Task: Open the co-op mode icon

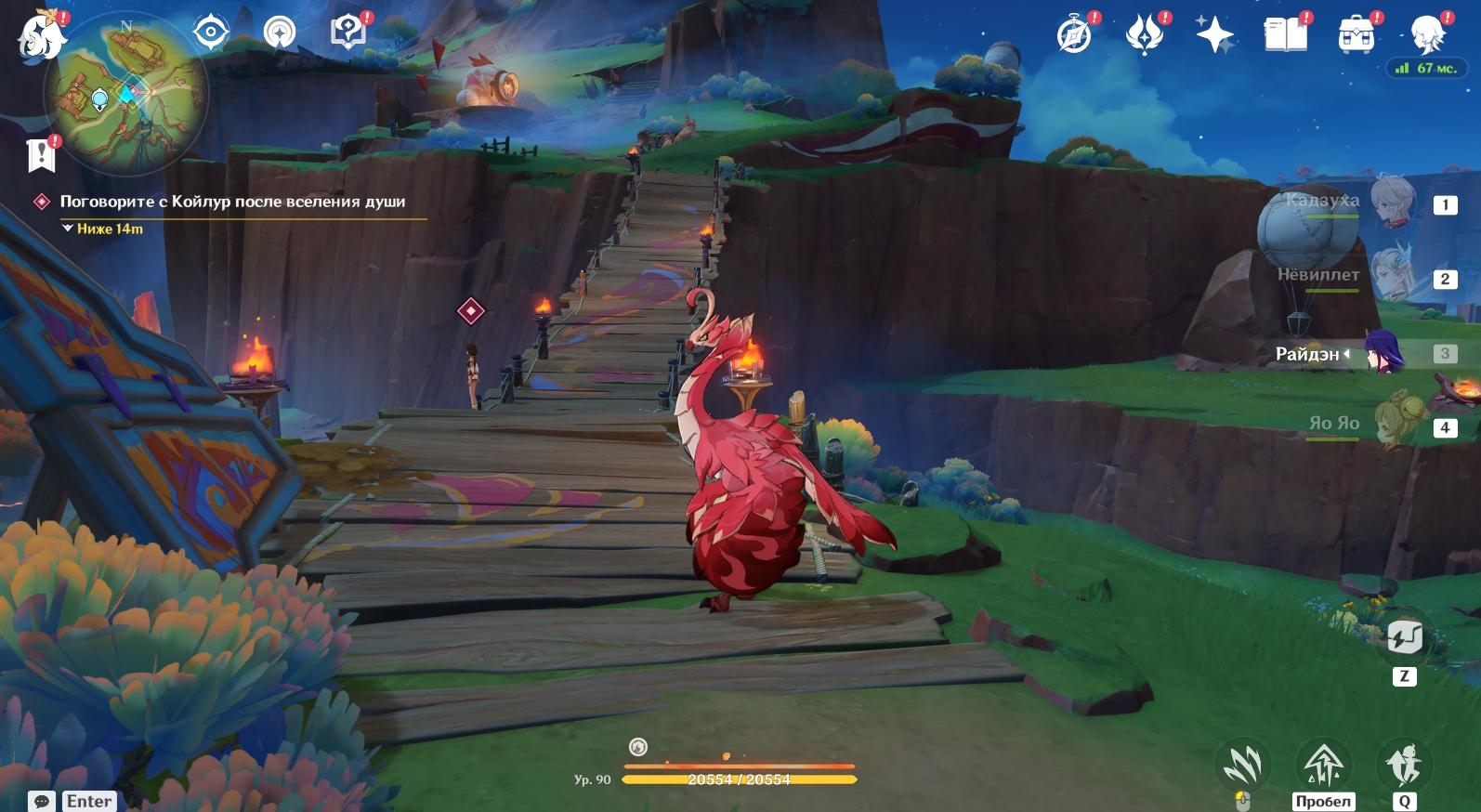Action: point(280,33)
